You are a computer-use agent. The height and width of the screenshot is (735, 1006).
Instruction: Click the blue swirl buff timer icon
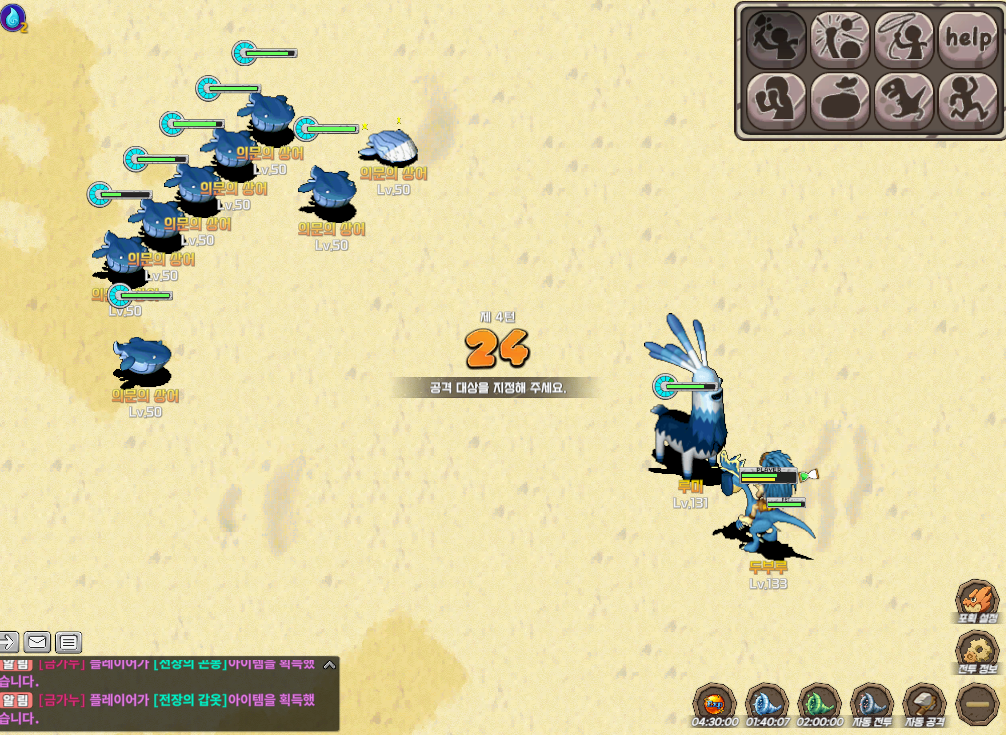coord(767,703)
